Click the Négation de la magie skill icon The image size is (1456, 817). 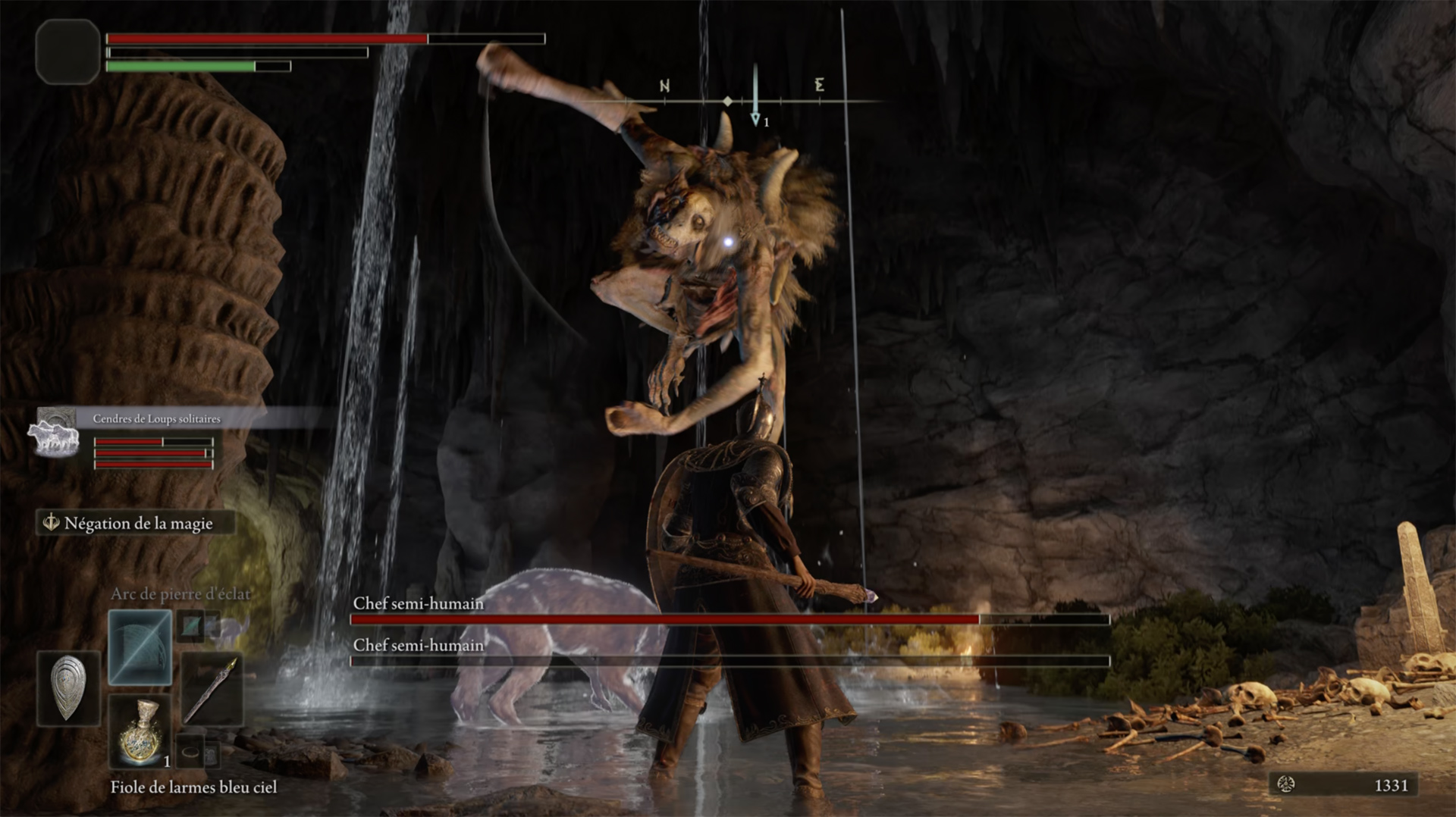click(51, 523)
